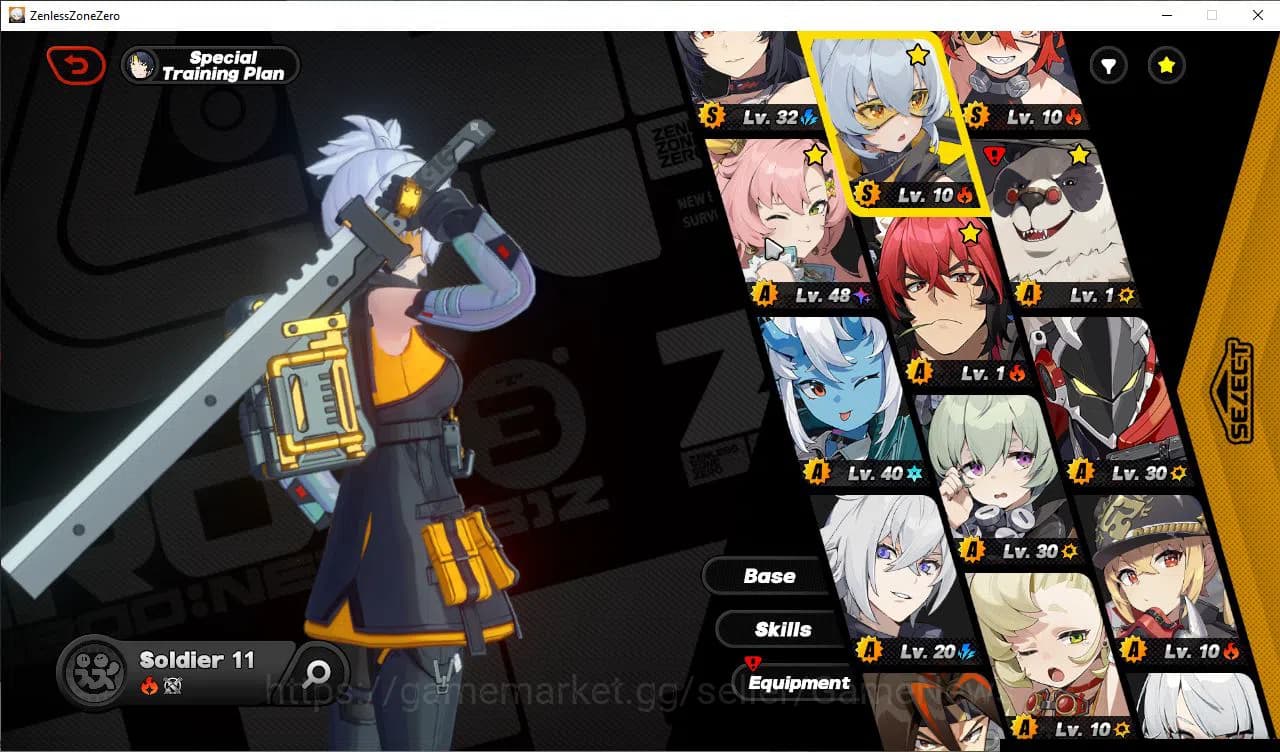1280x752 pixels.
Task: Open the star favorites filter icon
Action: point(1166,66)
